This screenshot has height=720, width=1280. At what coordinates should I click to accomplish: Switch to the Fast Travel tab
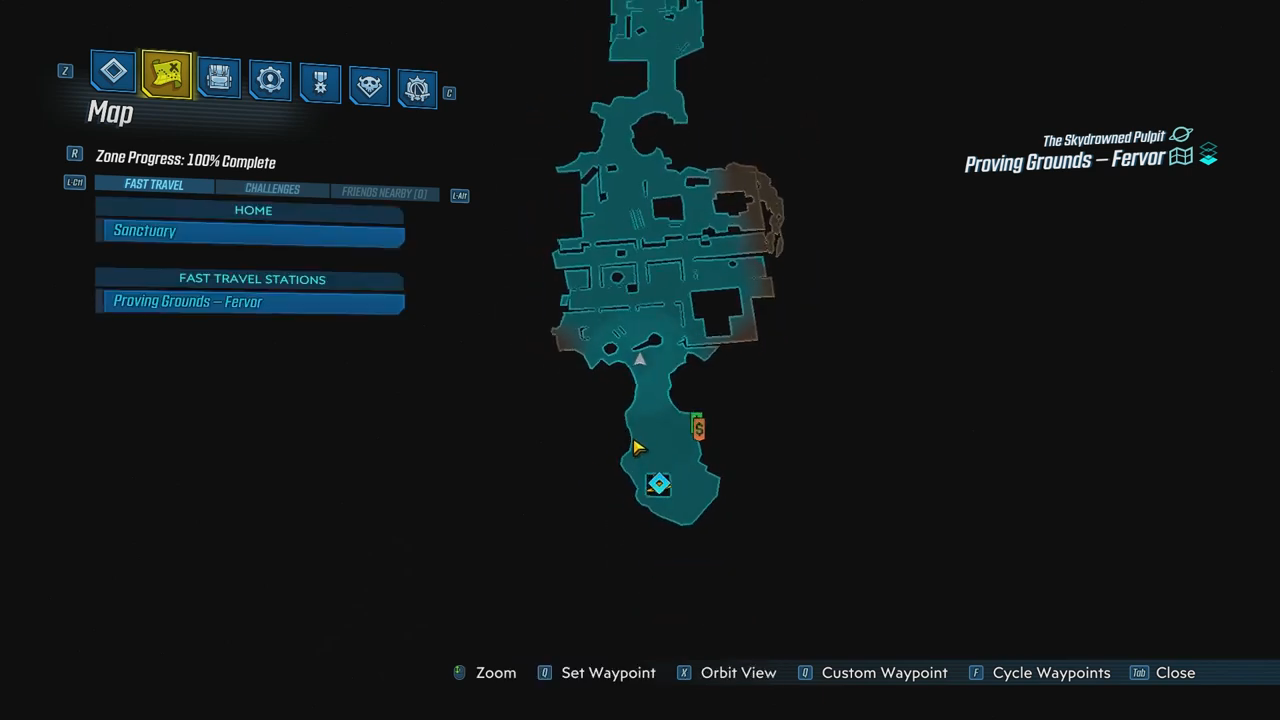tap(154, 185)
